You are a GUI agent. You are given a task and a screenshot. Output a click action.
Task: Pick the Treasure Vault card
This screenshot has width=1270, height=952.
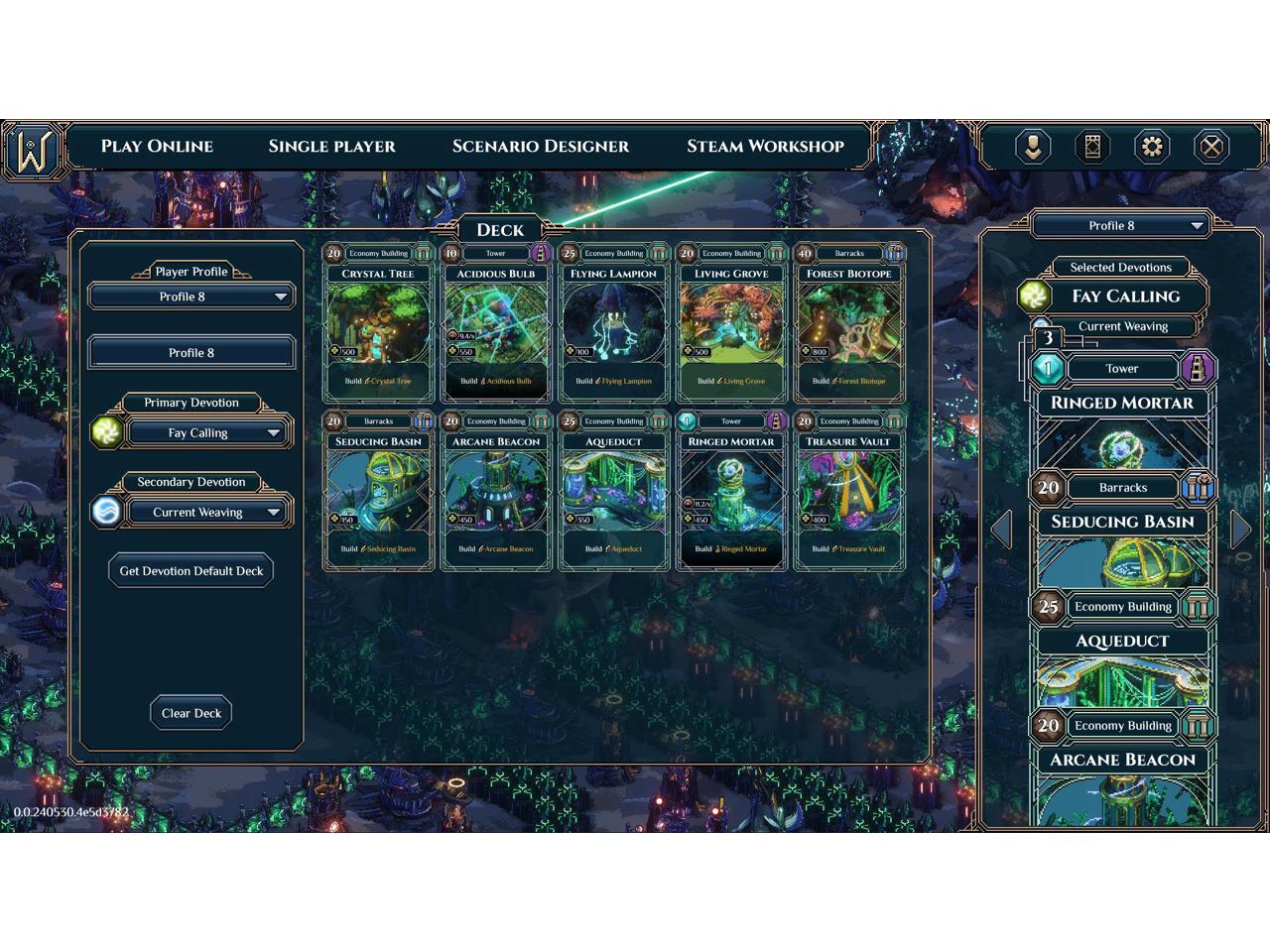click(x=849, y=491)
